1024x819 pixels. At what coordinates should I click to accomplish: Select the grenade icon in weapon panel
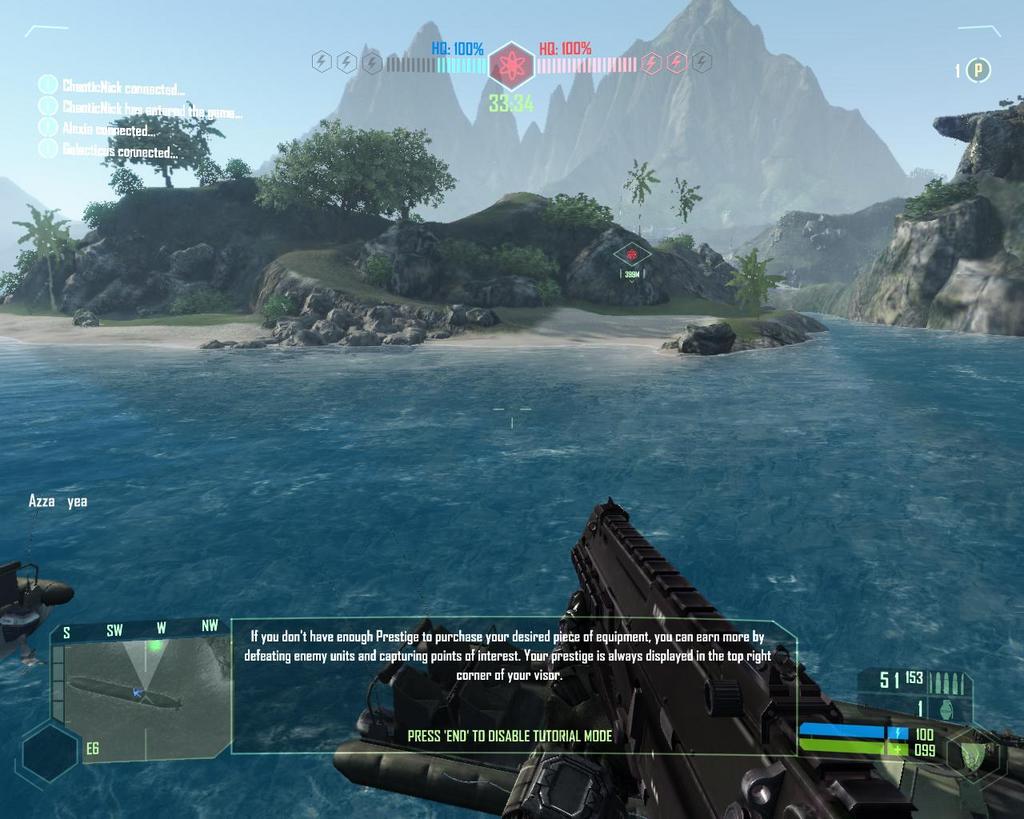(x=946, y=708)
